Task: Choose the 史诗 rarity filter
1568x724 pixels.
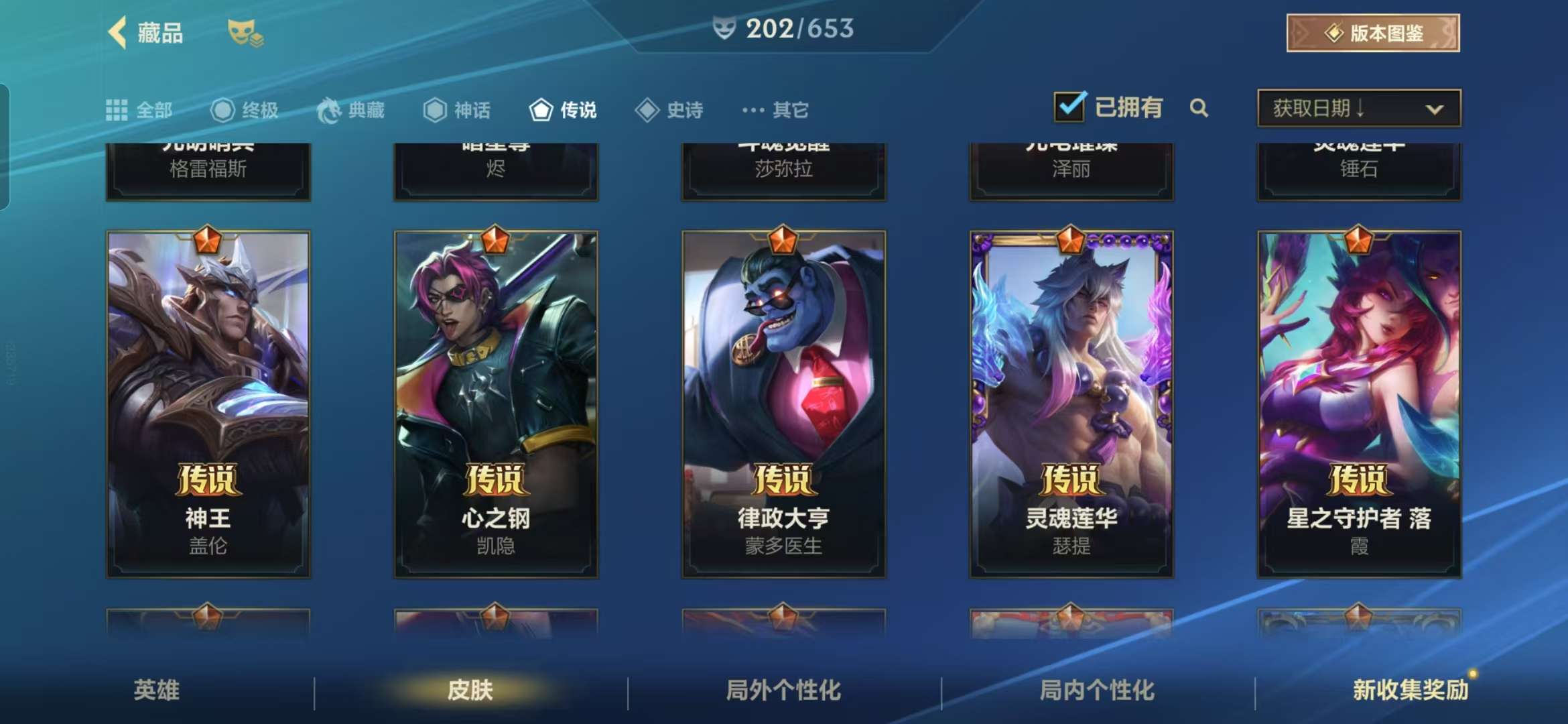Action: pos(669,110)
